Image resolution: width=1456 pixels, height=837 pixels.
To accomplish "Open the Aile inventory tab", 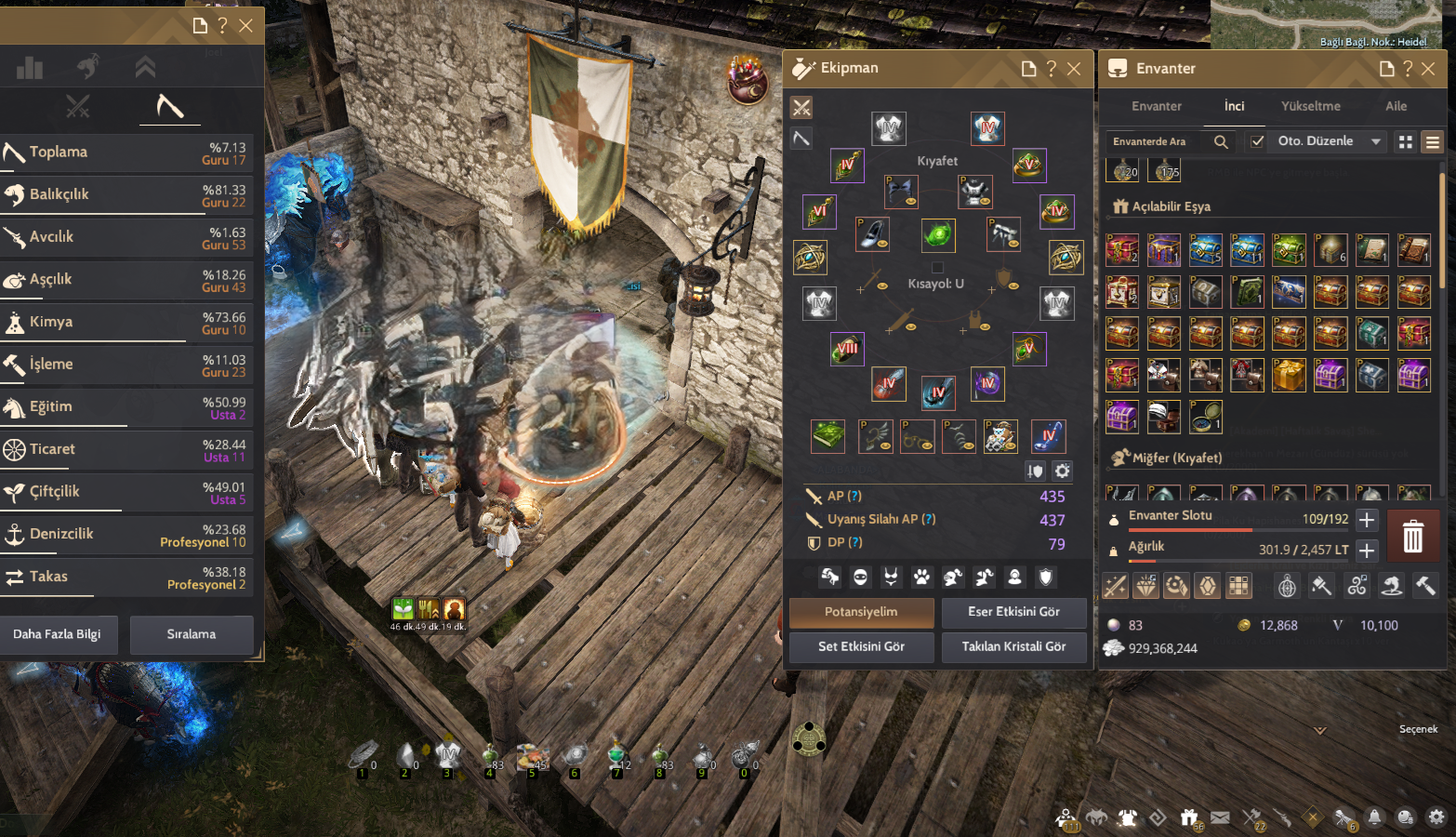I will pyautogui.click(x=1396, y=106).
